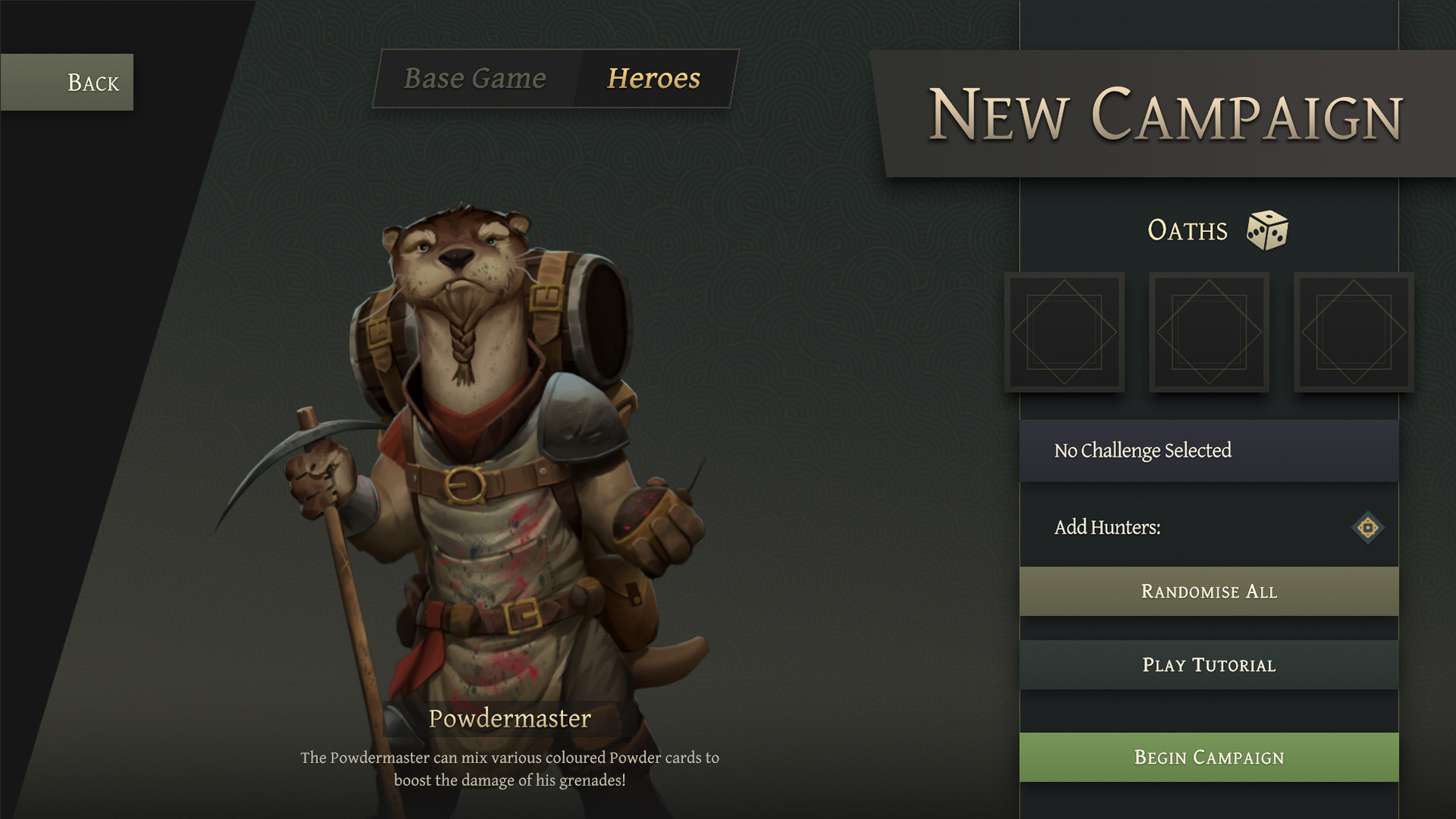Click the Oaths section heading

coord(1187,230)
